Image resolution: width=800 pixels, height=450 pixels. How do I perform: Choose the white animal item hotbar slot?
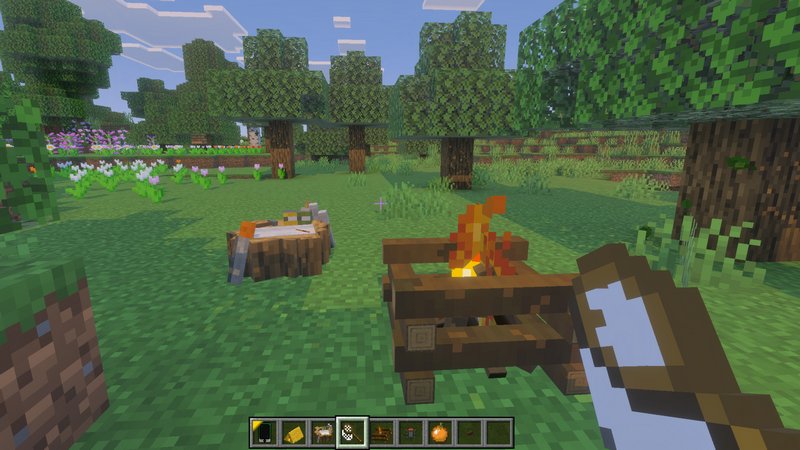[x=321, y=432]
